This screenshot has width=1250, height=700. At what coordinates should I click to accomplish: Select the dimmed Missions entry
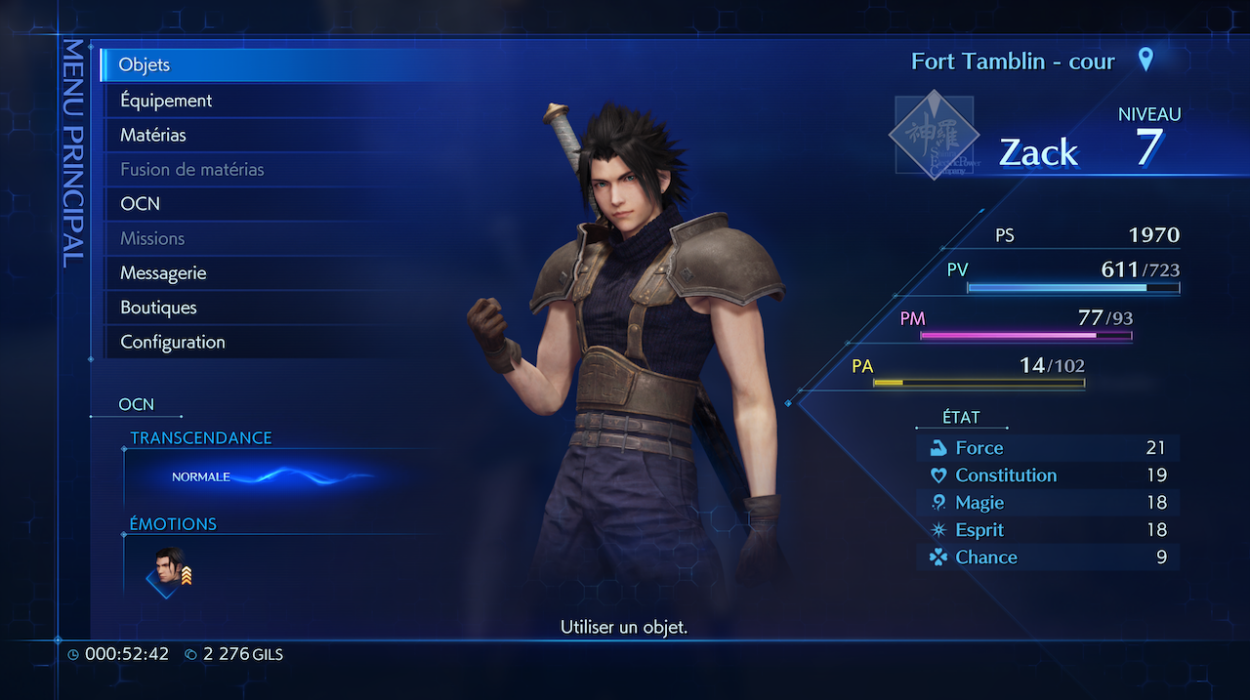pyautogui.click(x=152, y=238)
